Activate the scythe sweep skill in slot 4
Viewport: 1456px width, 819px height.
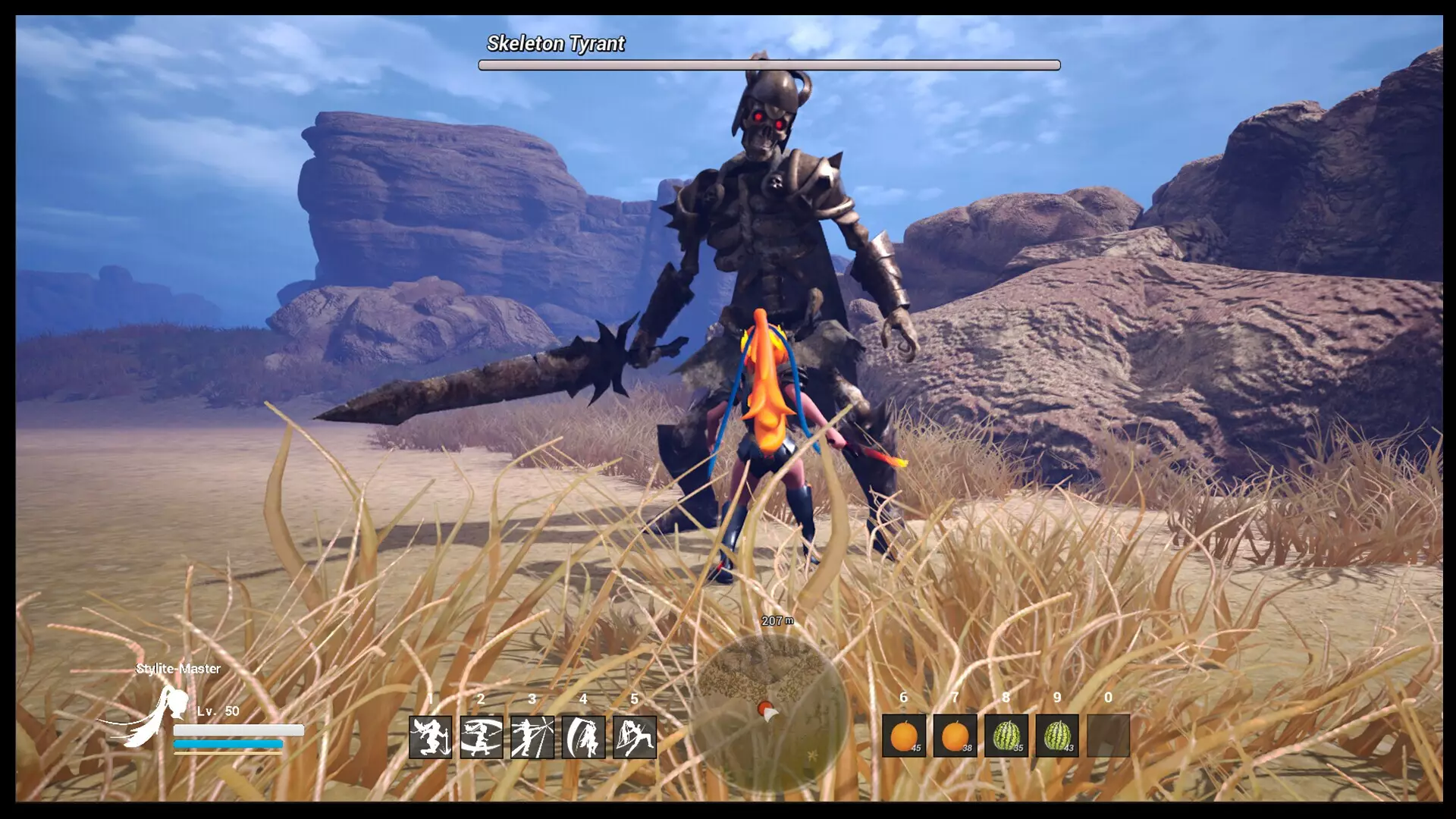point(583,736)
